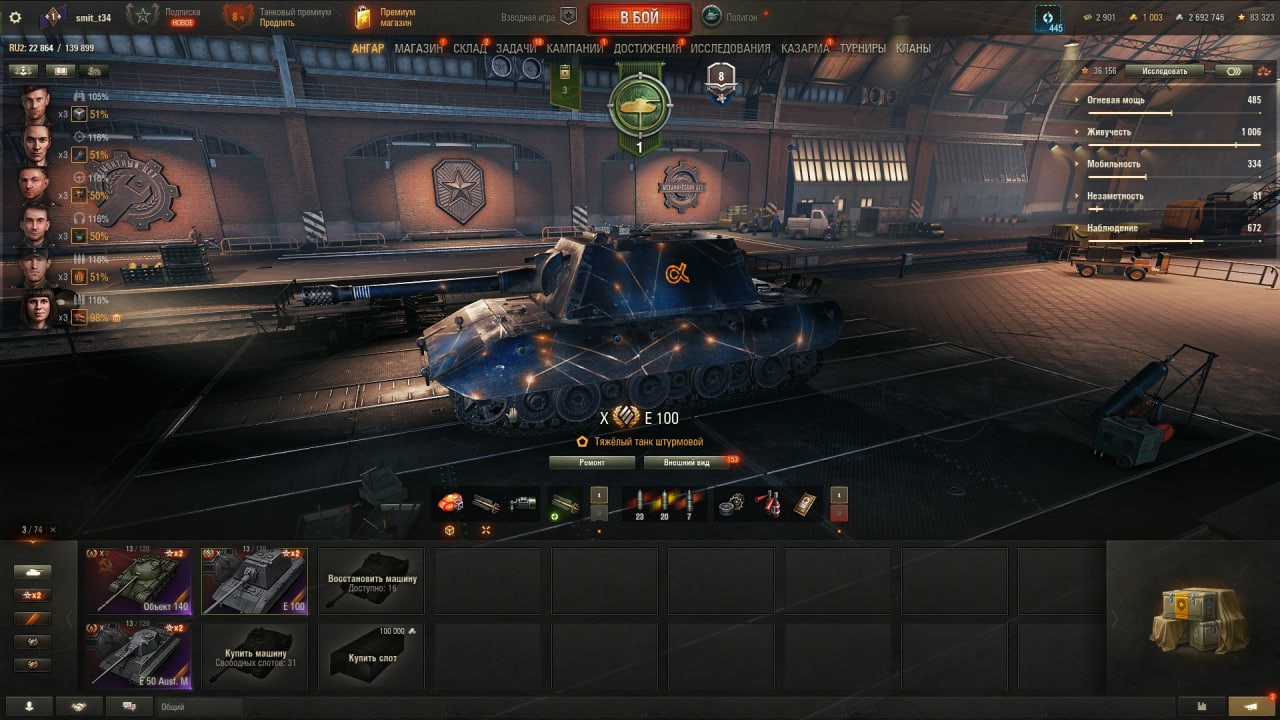Viewport: 1280px width, 720px height.
Task: Click the Исследовать button
Action: point(1163,71)
